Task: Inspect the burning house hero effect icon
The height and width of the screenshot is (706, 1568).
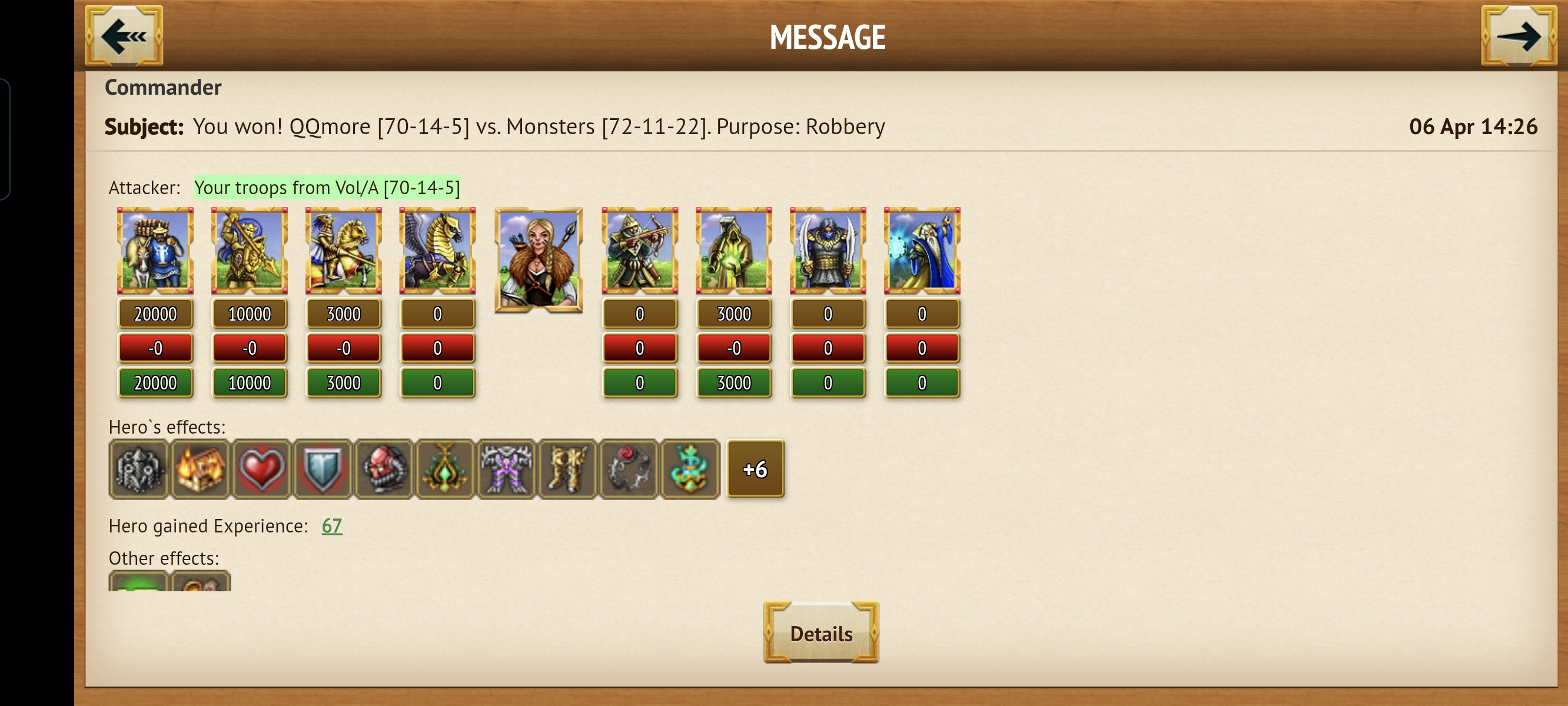Action: 200,469
